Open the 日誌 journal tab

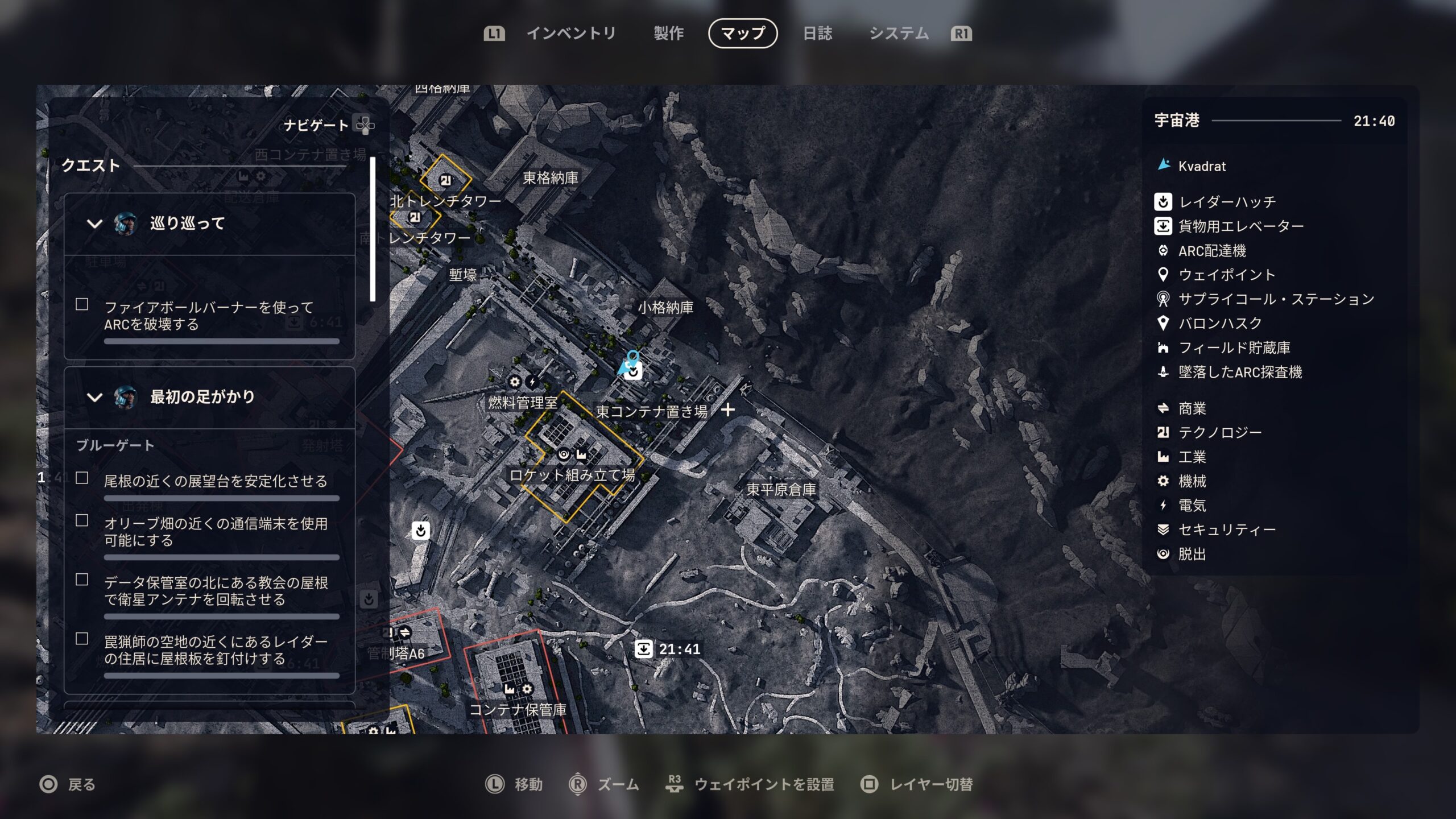(x=817, y=34)
